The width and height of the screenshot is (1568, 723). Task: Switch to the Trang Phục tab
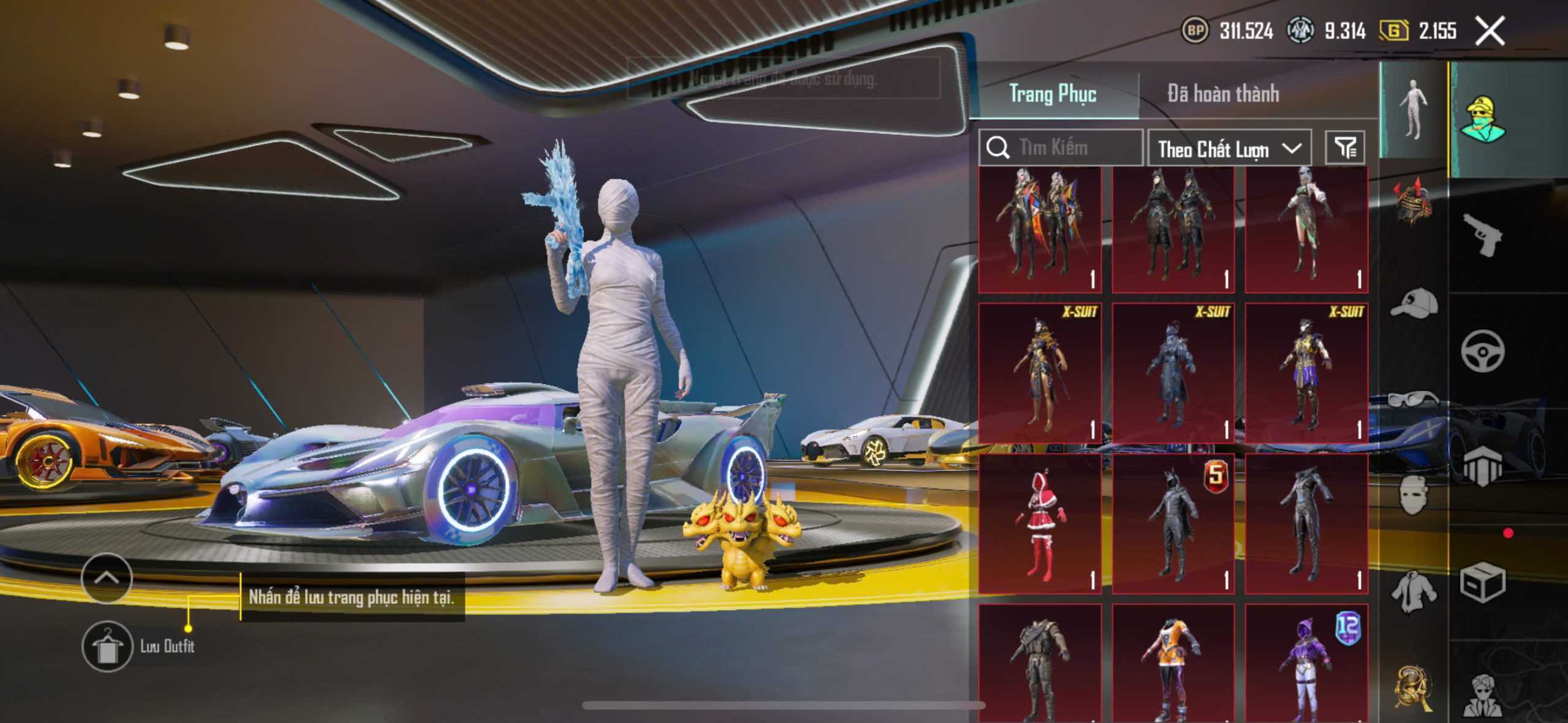coord(1052,94)
